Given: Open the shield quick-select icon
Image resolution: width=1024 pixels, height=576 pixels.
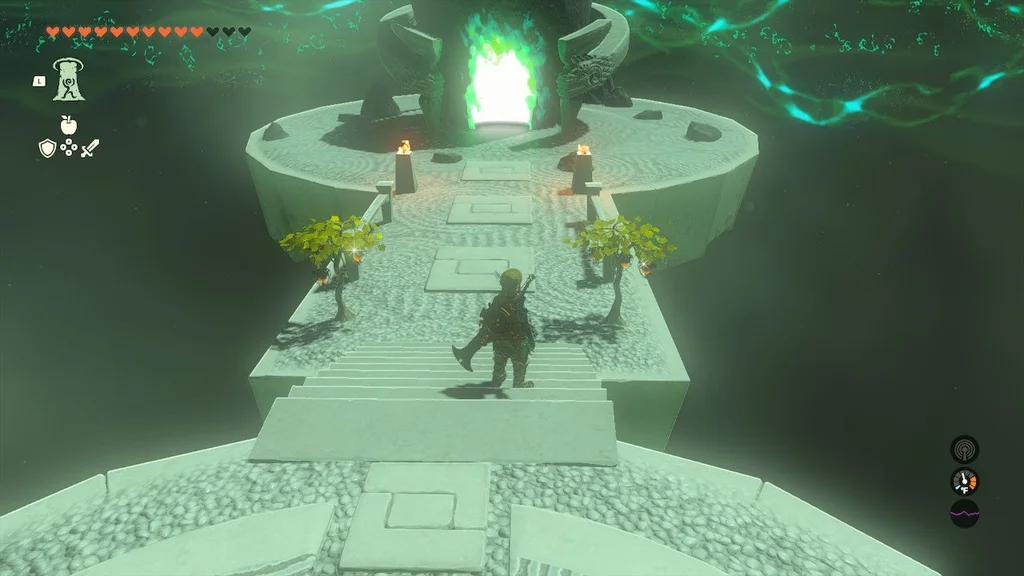Looking at the screenshot, I should (47, 148).
